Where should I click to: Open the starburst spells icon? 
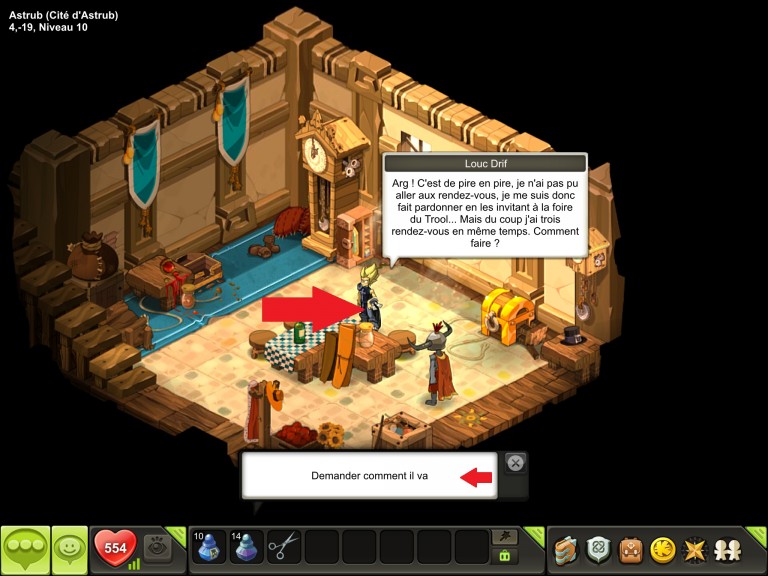[x=694, y=549]
